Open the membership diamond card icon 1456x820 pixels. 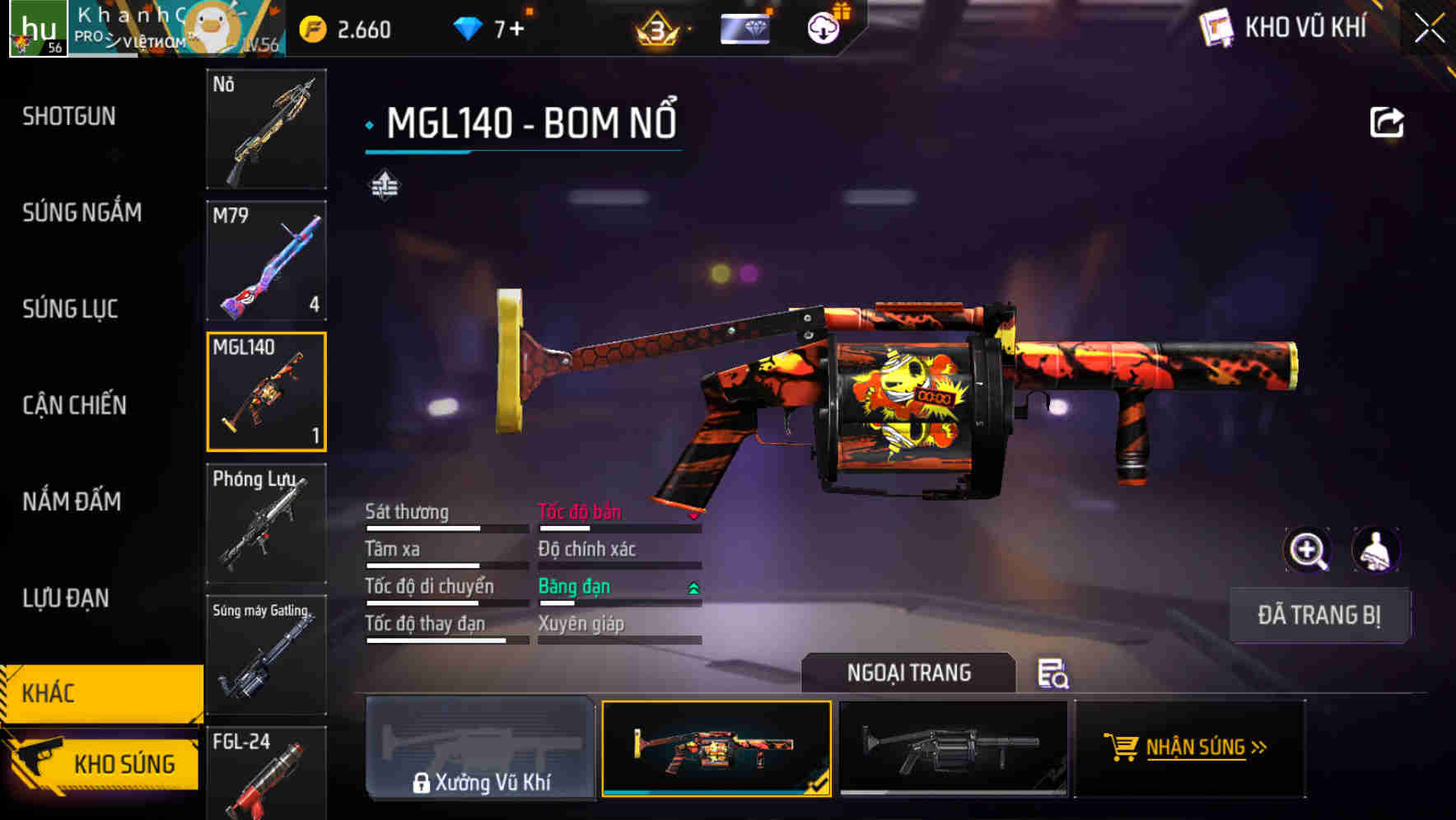coord(744,29)
